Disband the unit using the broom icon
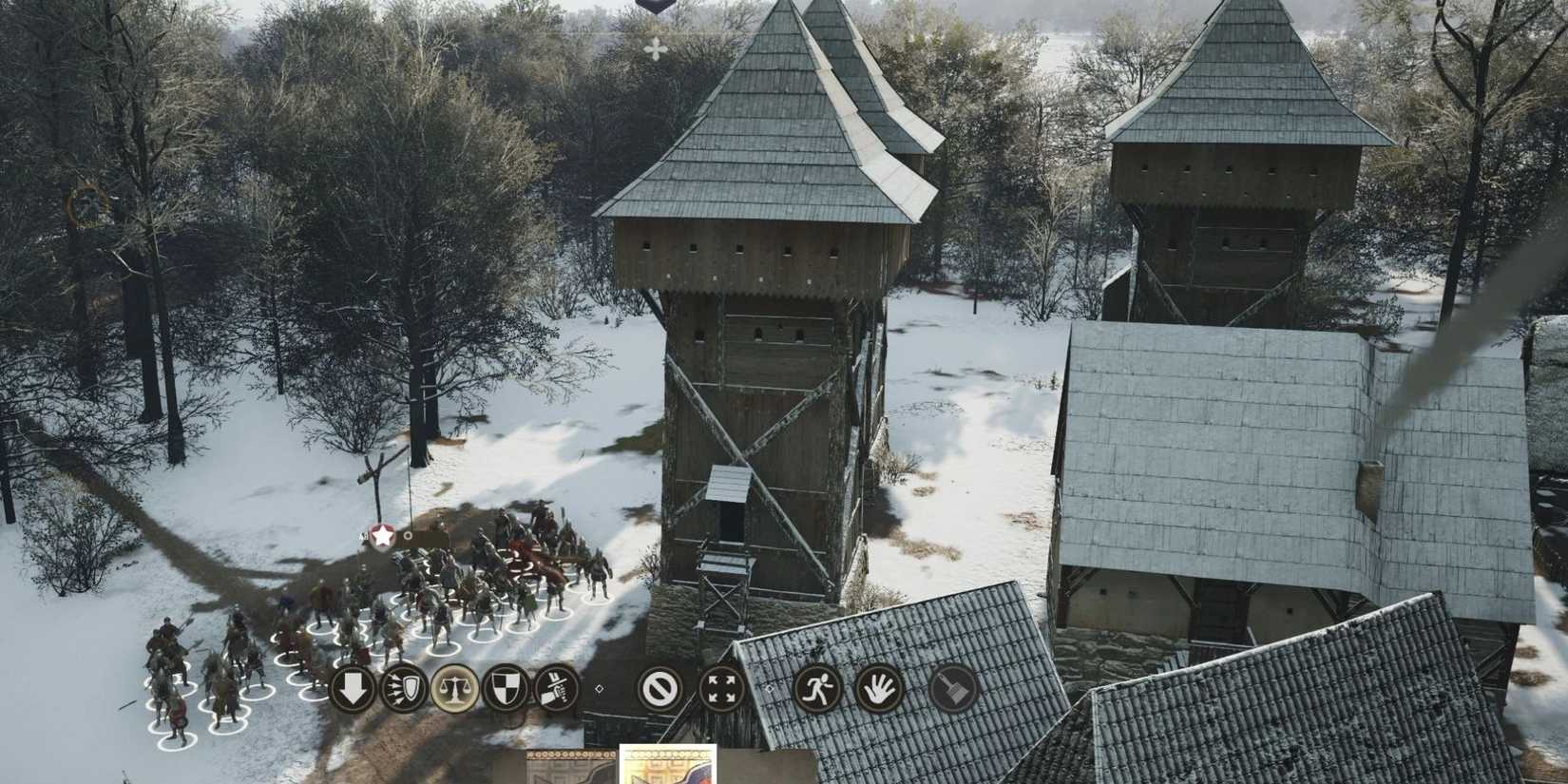The width and height of the screenshot is (1568, 784). point(955,685)
